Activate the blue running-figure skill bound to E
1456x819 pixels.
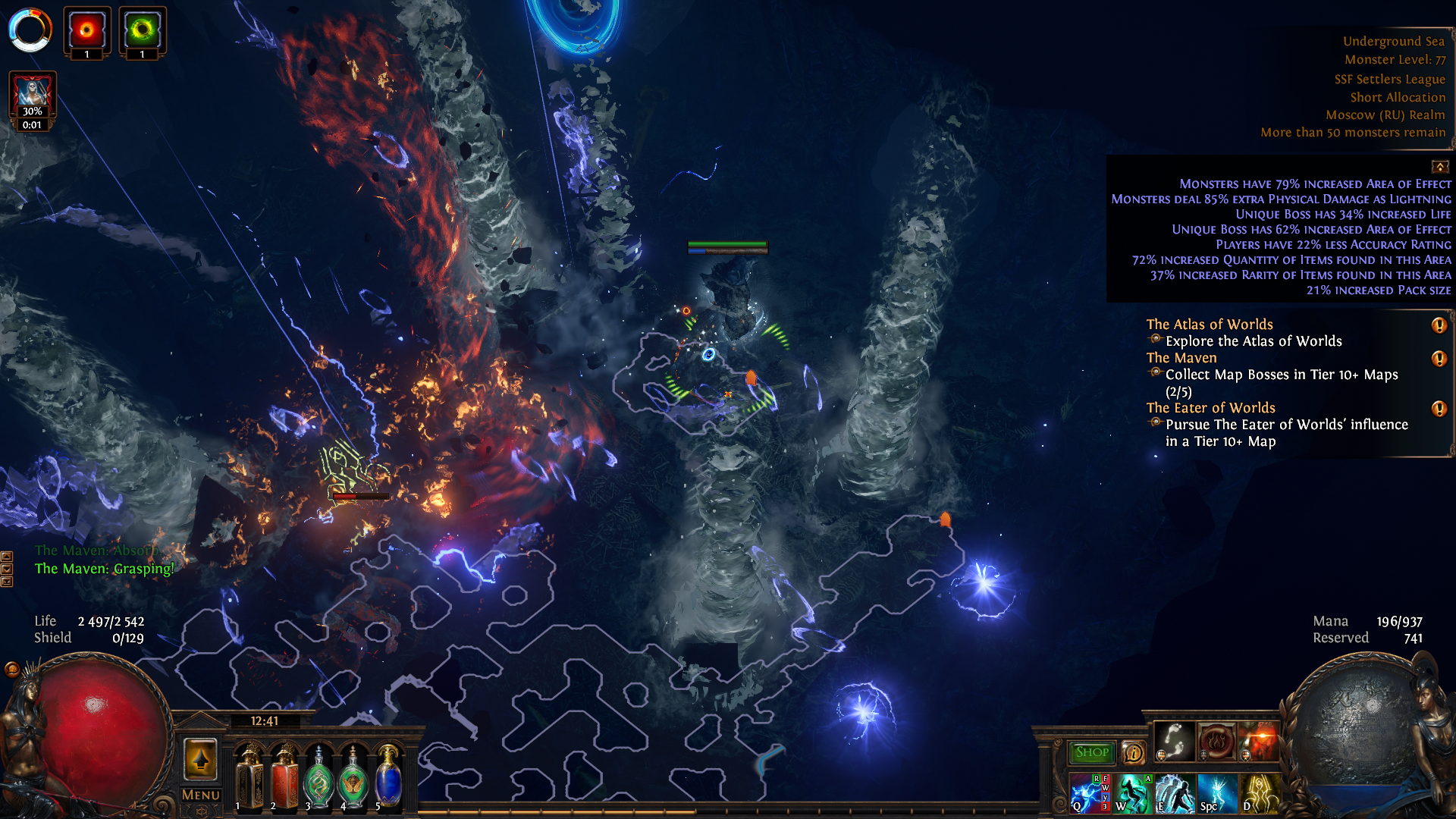1174,793
